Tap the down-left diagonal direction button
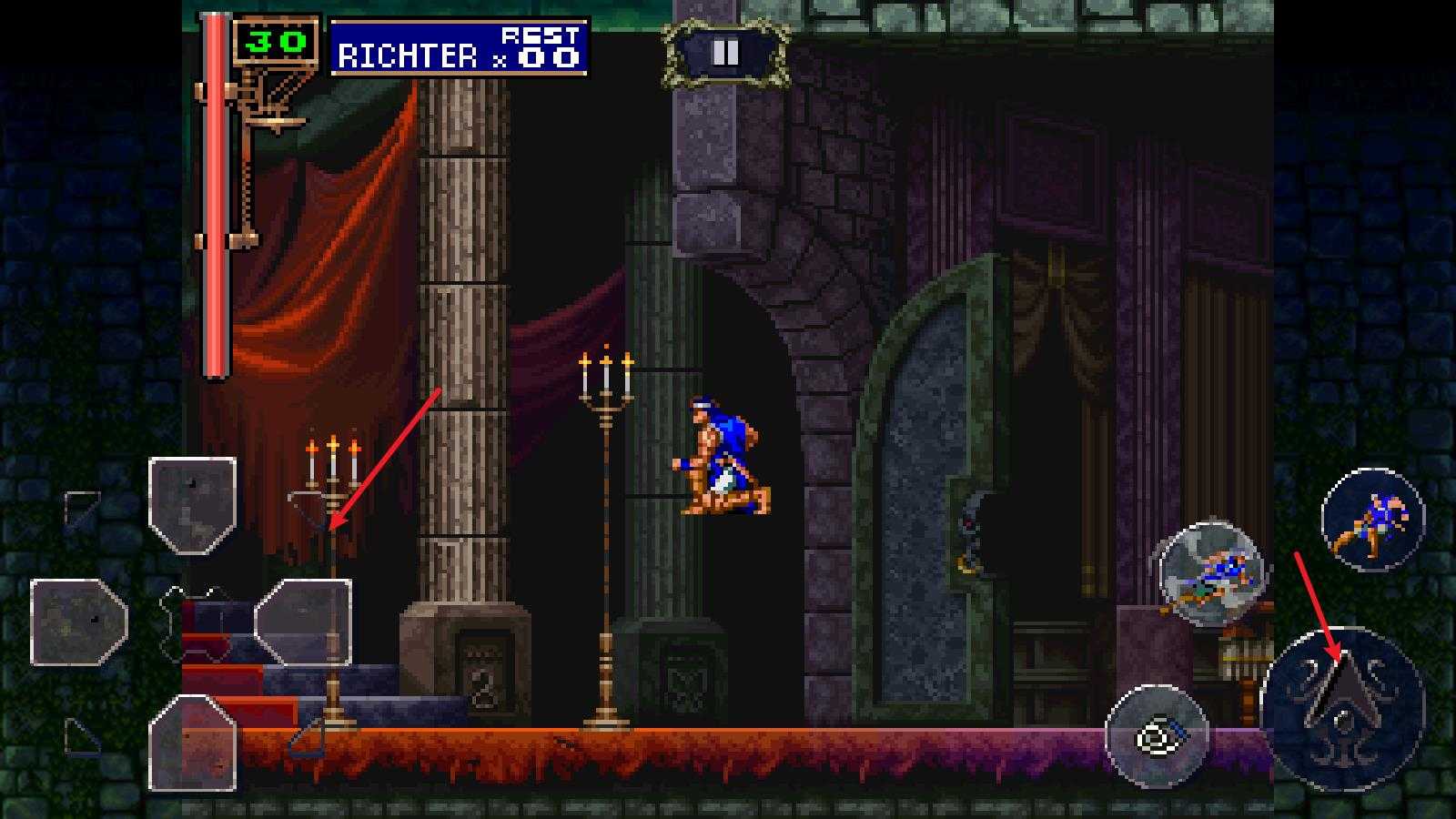 (83, 736)
